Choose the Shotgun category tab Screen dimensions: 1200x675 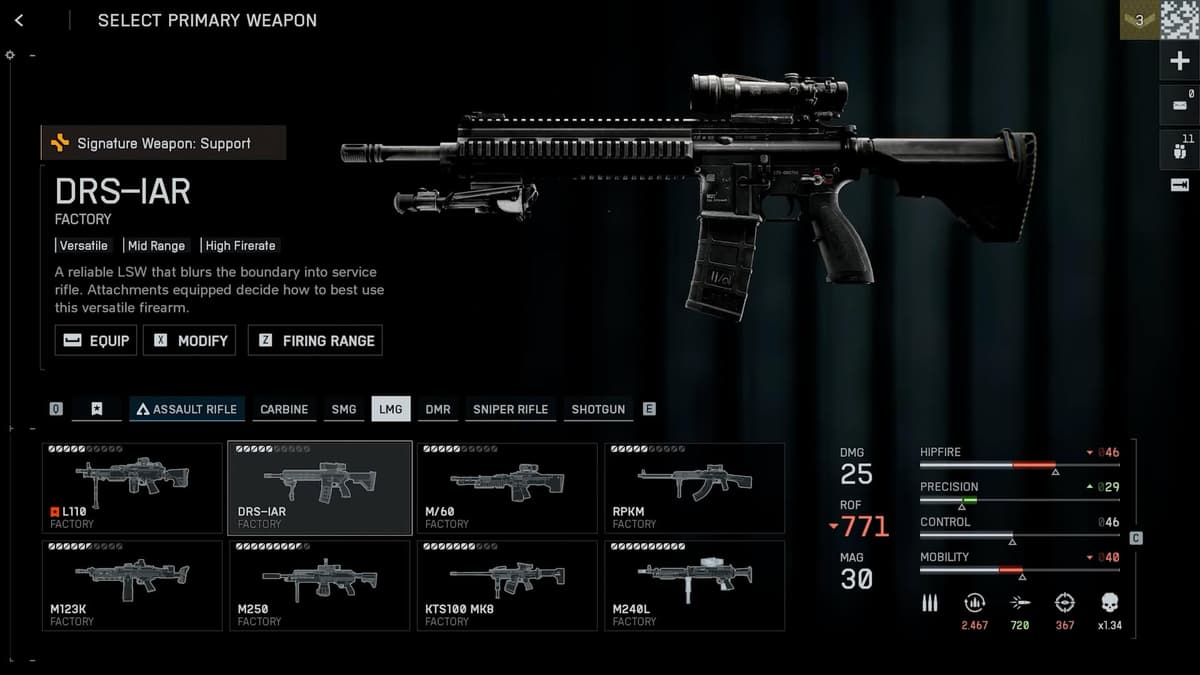click(598, 409)
